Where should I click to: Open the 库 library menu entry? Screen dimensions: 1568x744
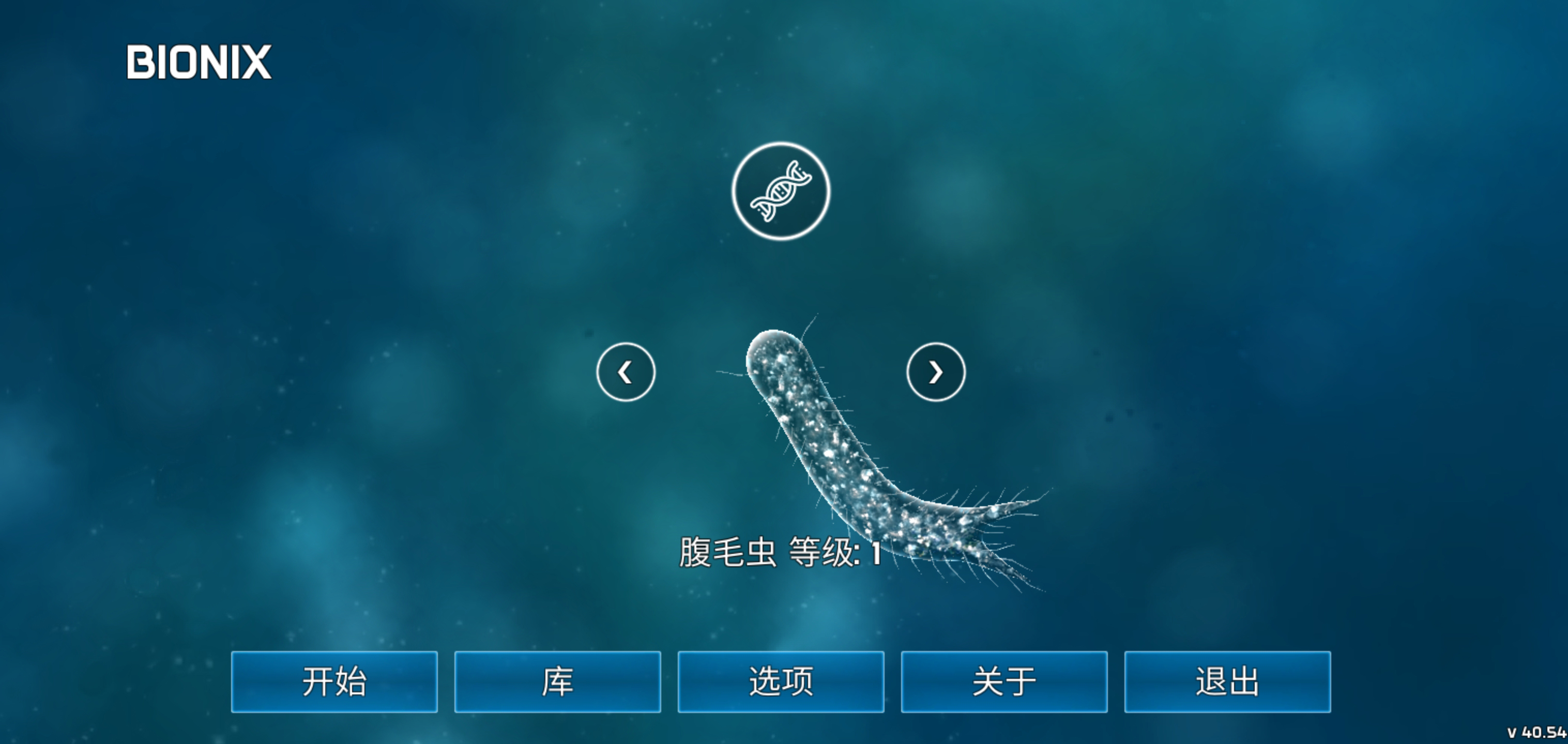coord(558,682)
